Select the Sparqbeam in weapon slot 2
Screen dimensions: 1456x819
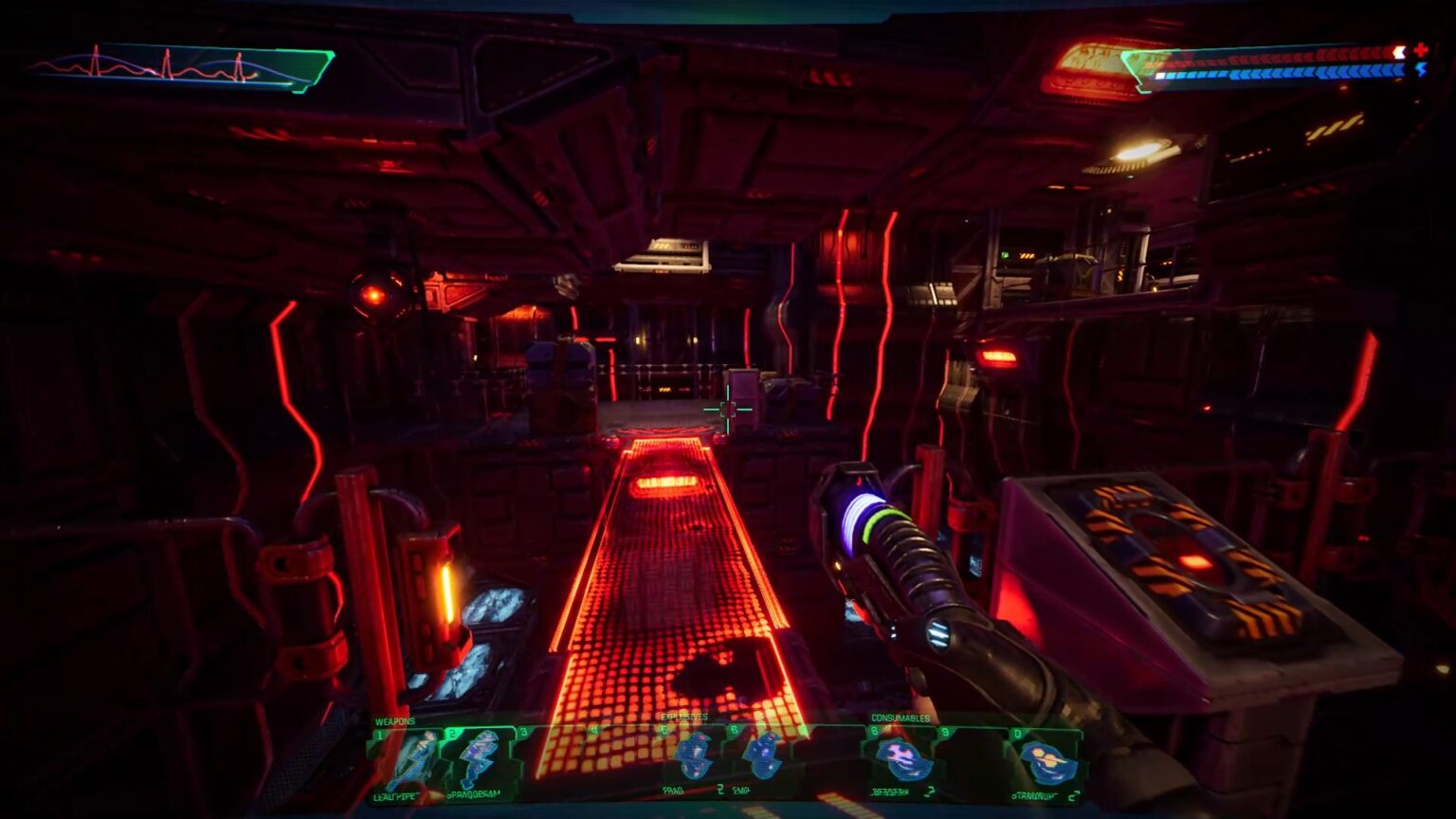tap(477, 758)
